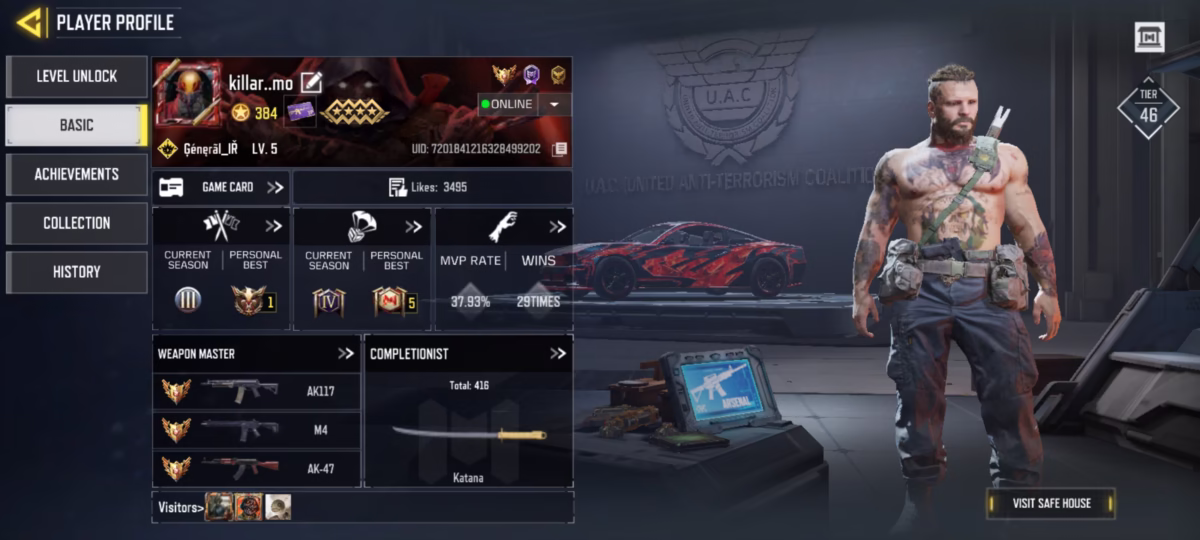The image size is (1200, 540).
Task: Click the Likes 3495 bar
Action: click(432, 187)
